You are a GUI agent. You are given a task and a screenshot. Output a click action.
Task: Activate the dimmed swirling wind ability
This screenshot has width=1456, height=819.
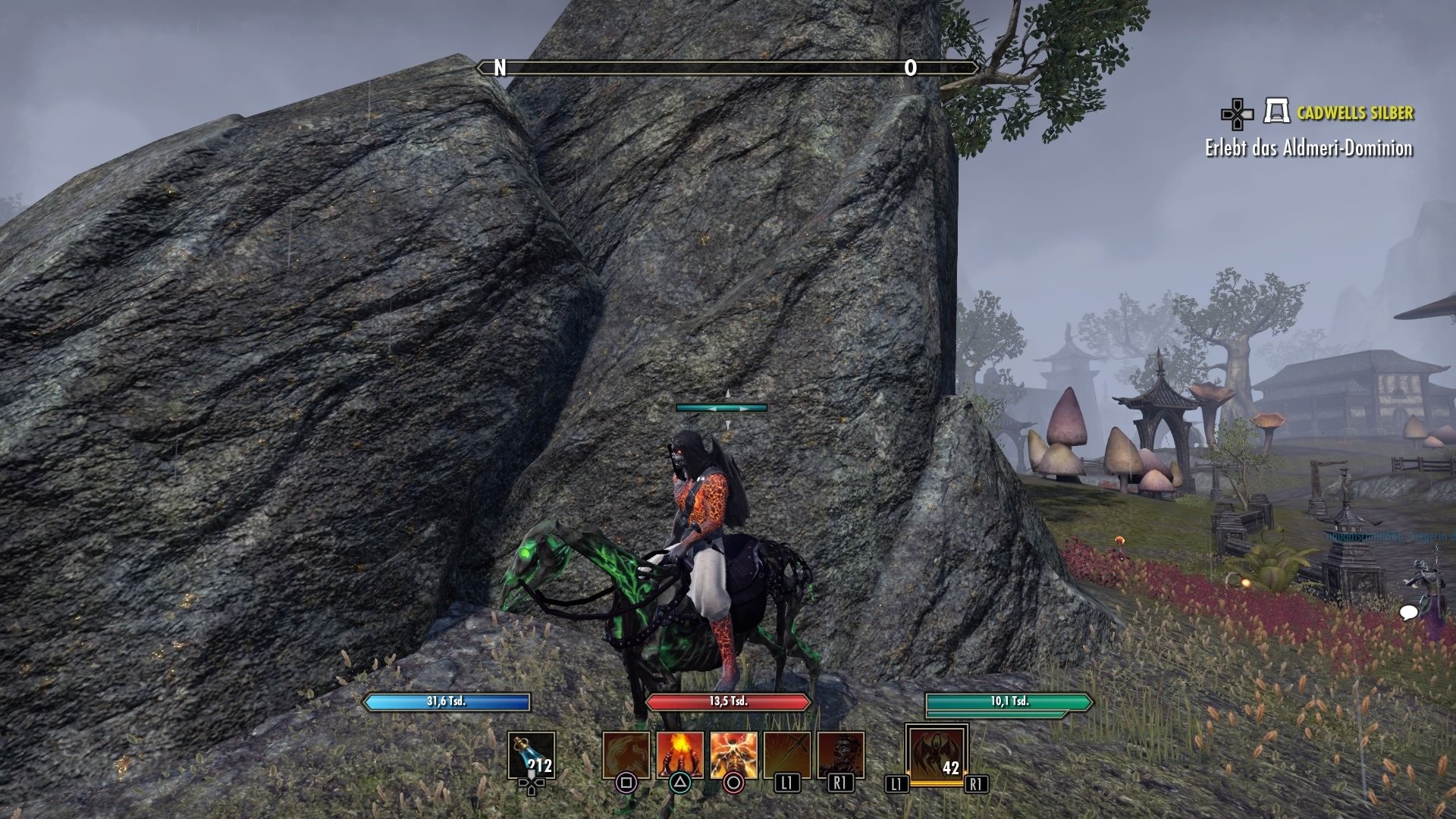[626, 755]
